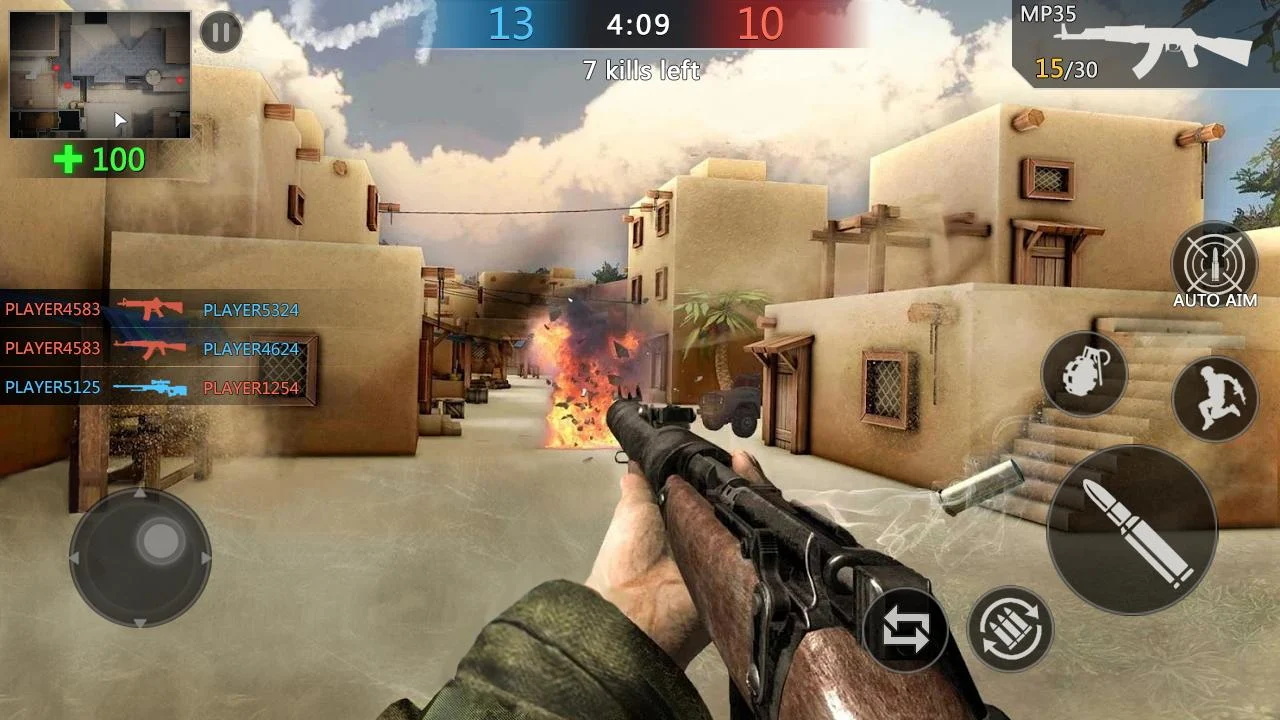Screen dimensions: 1280x720
Task: Pause the match with the pause button
Action: tap(221, 32)
